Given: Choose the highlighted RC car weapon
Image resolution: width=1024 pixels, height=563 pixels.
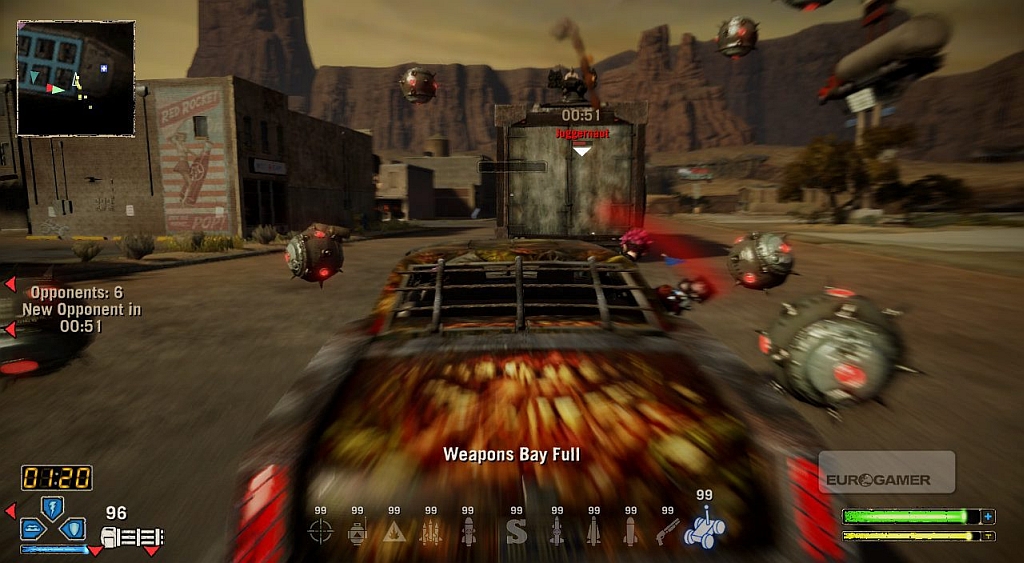Looking at the screenshot, I should tap(704, 530).
